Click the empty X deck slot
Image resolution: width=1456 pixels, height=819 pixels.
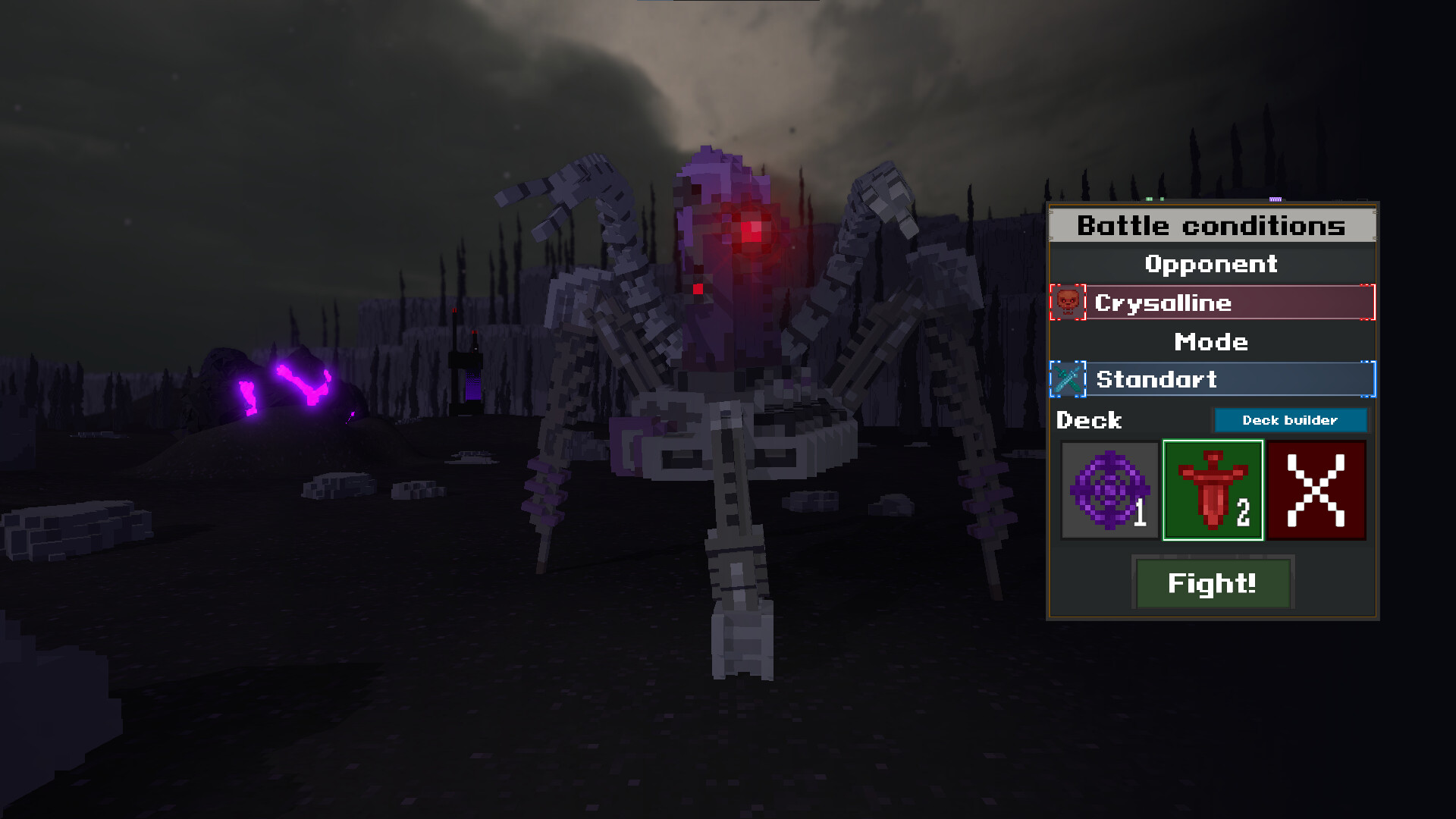click(1317, 489)
